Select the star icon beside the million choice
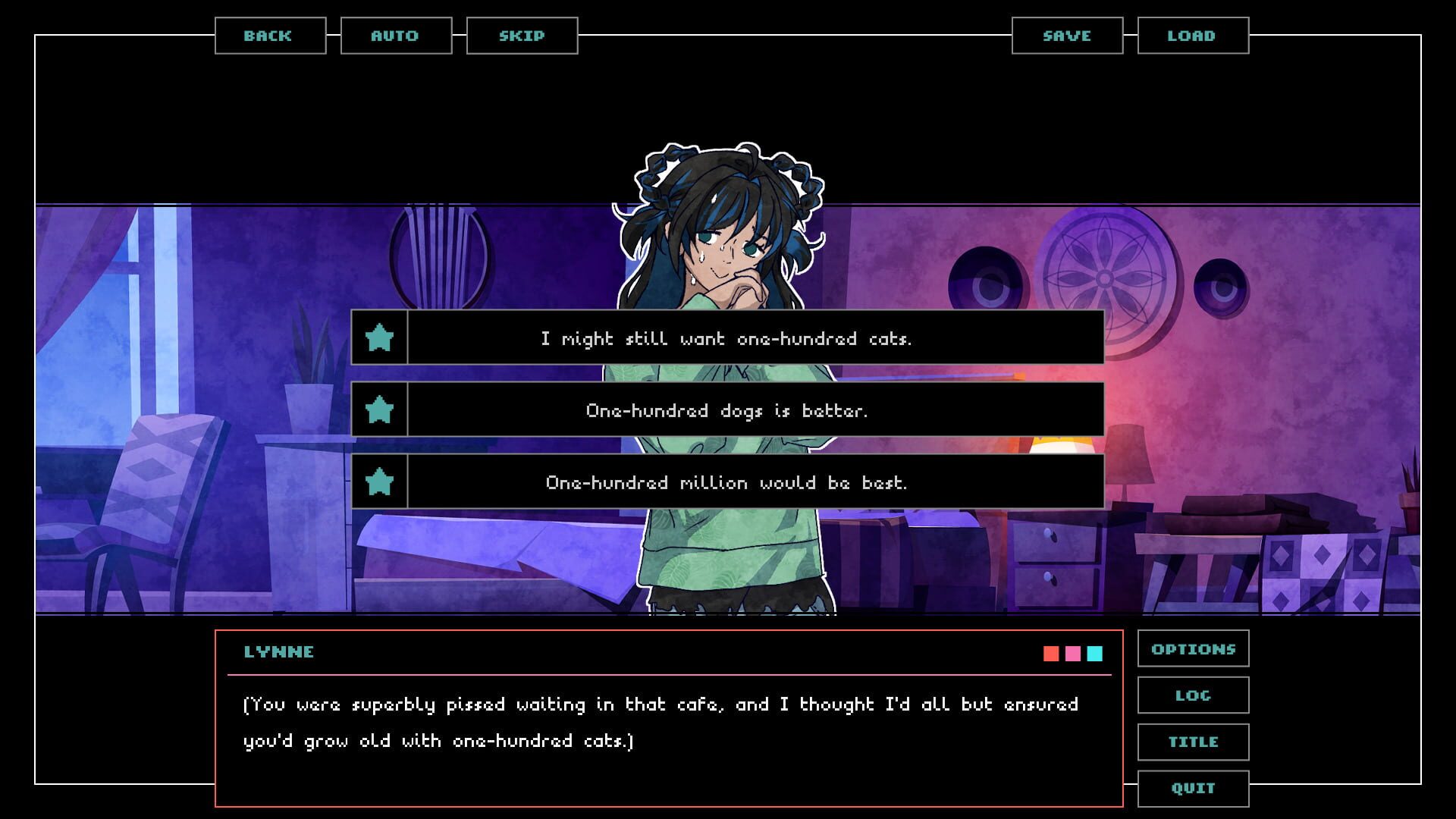The image size is (1456, 819). (x=381, y=482)
